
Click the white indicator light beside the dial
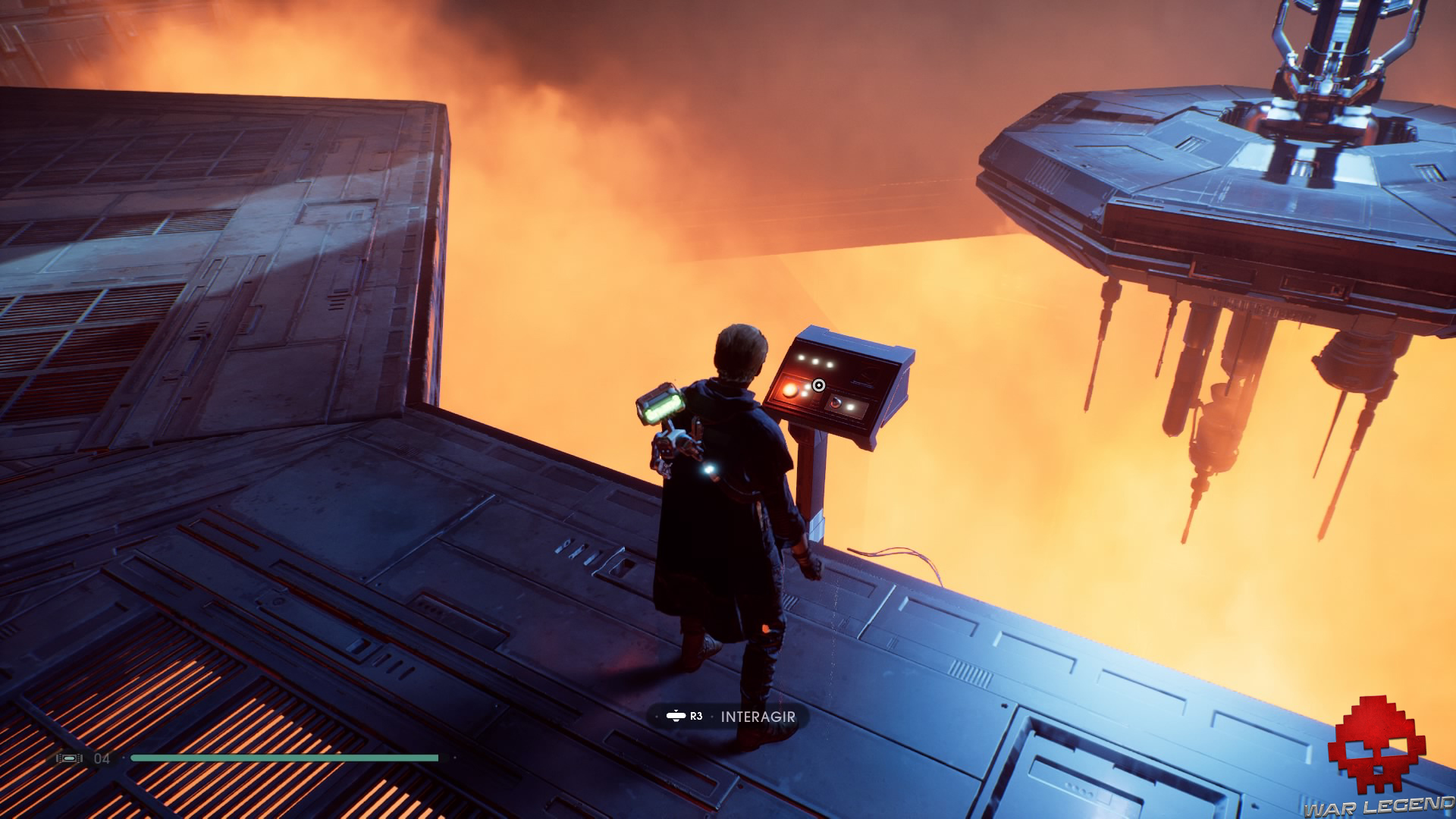pyautogui.click(x=850, y=406)
